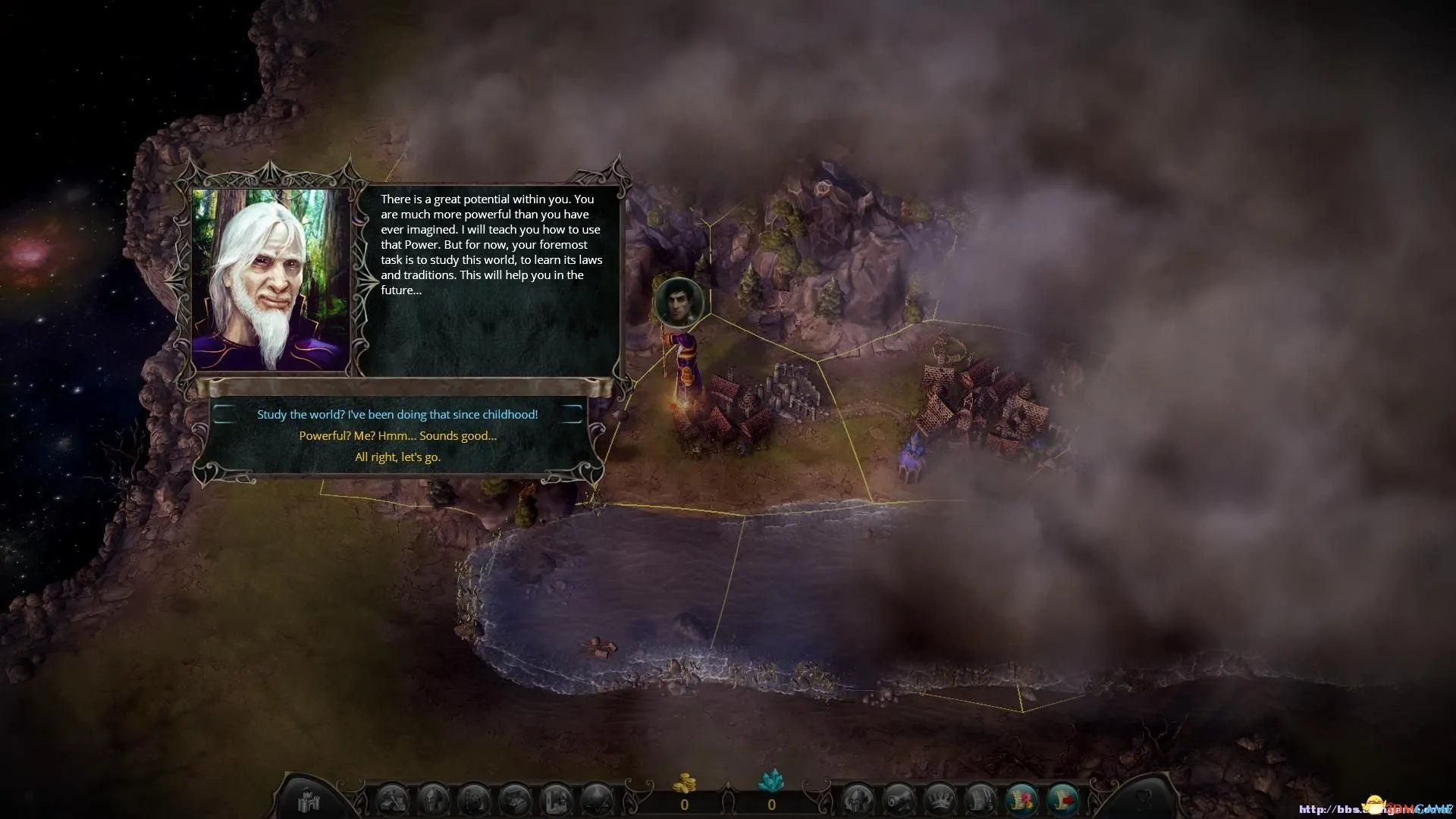The width and height of the screenshot is (1456, 819).
Task: Click the hexagram star toolbar icon
Action: pos(597,801)
